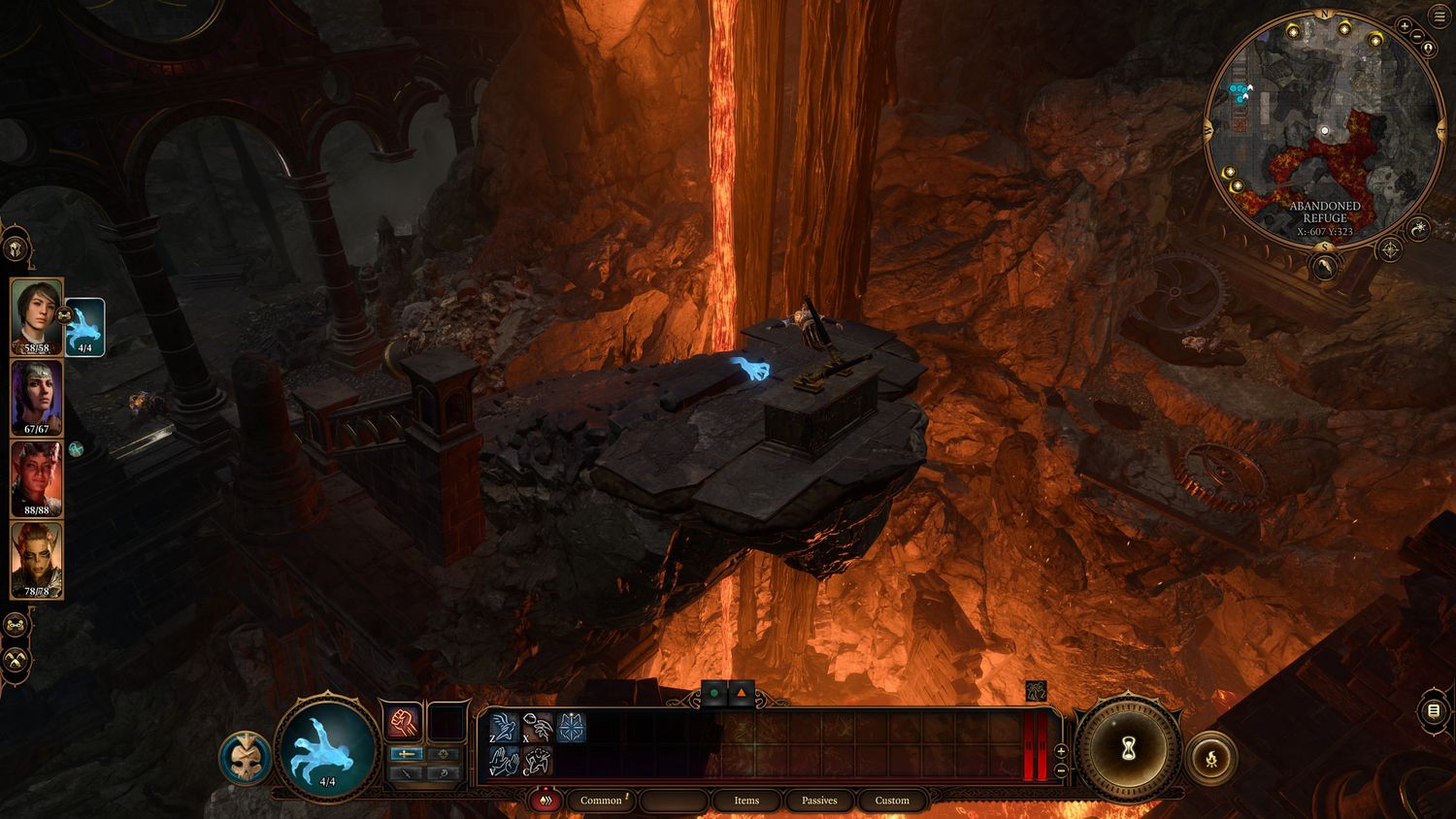Open the hamburger menu above the minimap
Image resolution: width=1456 pixels, height=819 pixels.
coord(1439,17)
